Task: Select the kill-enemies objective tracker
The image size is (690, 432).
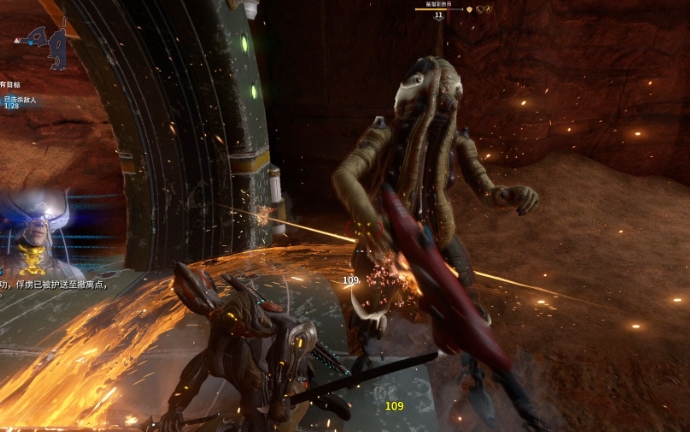Action: [x=18, y=101]
